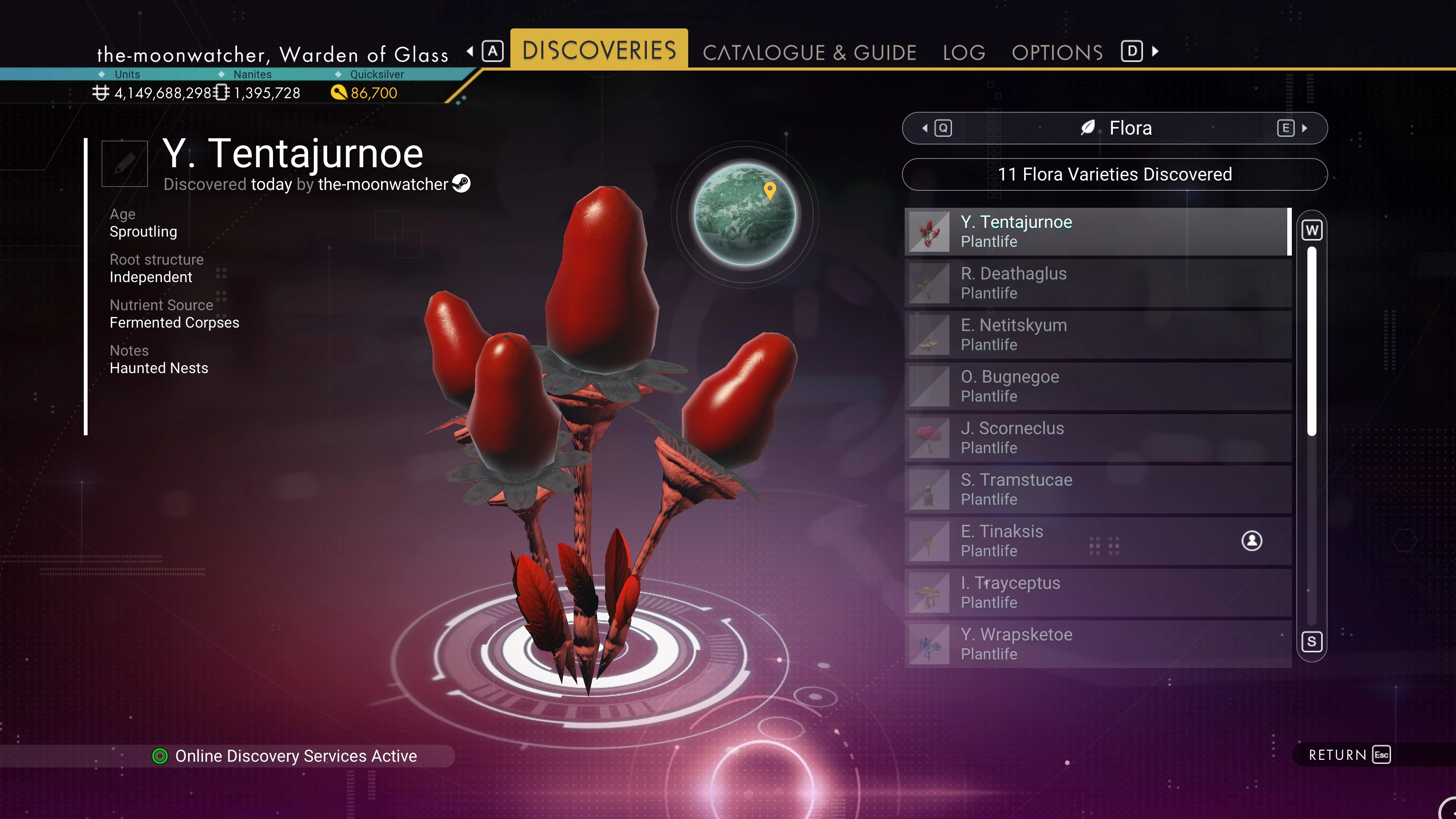
Task: Return to the previous screen
Action: (1349, 755)
